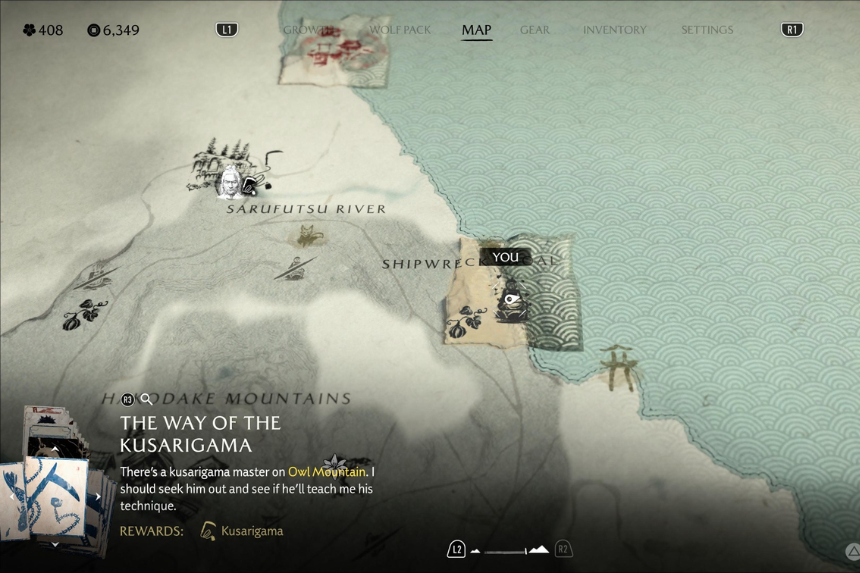Switch to the Settings tab
Viewport: 860px width, 573px height.
click(x=707, y=30)
